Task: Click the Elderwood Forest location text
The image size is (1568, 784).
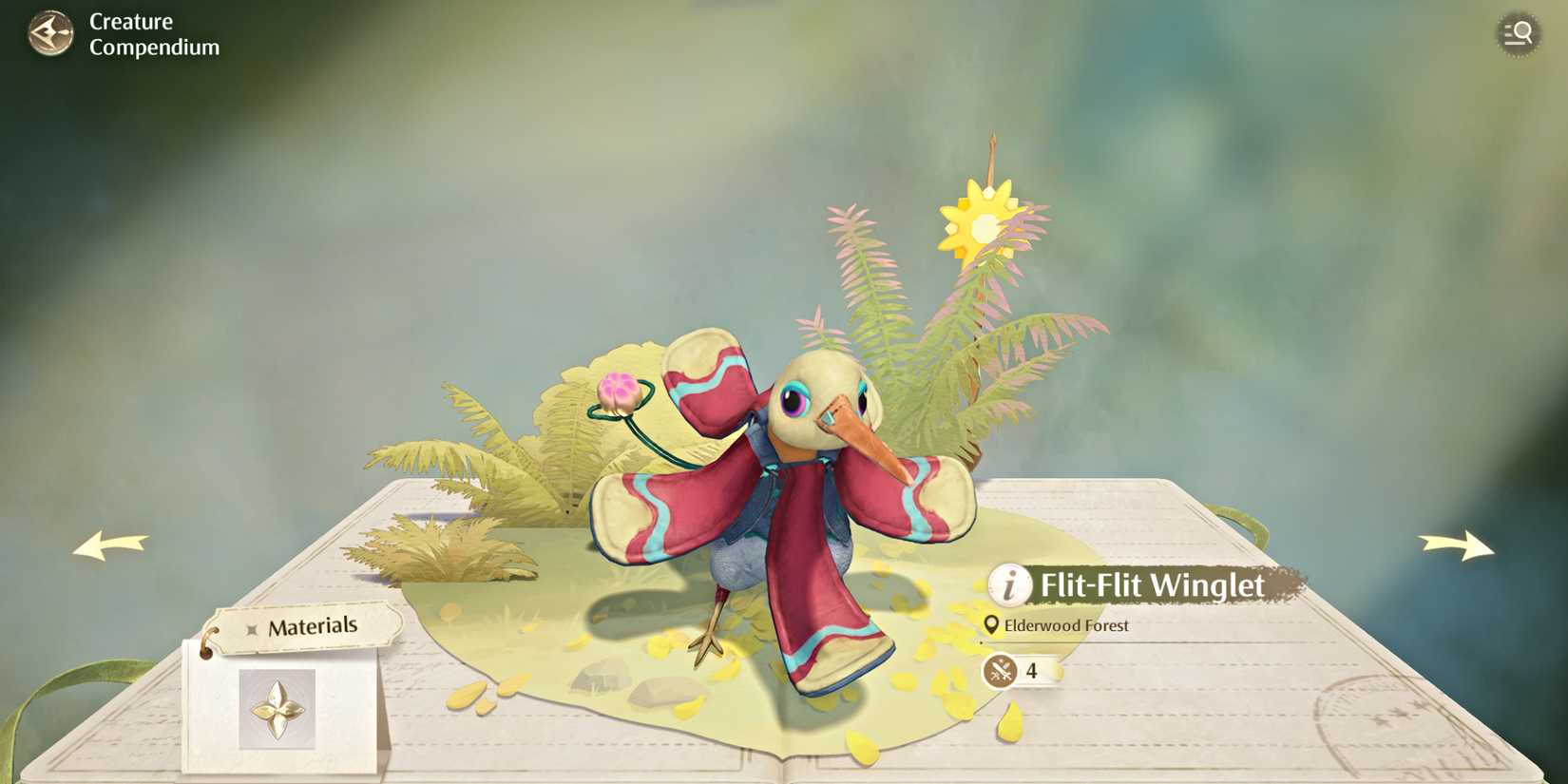Action: pos(1067,626)
